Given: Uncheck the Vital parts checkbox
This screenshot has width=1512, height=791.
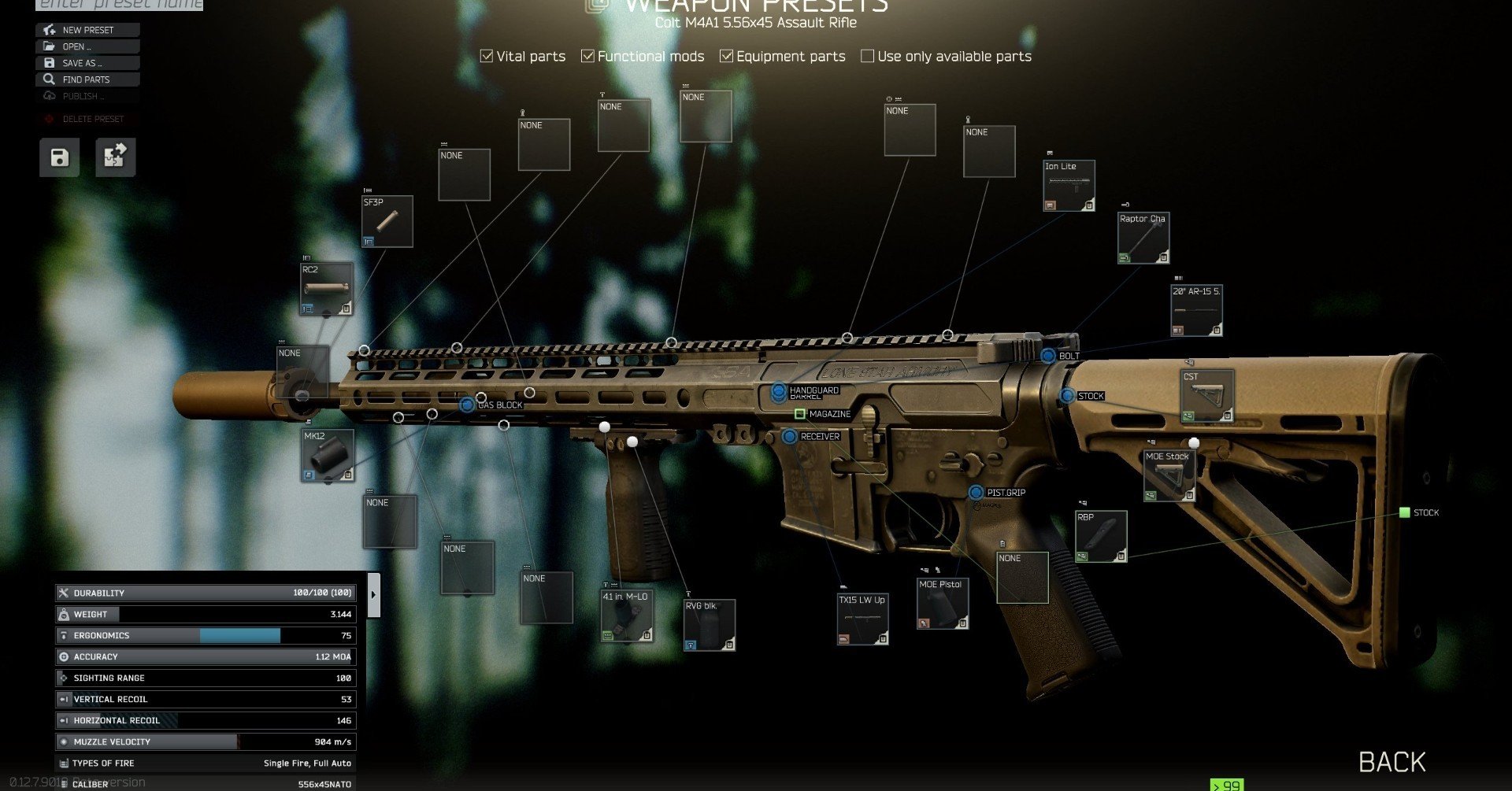Looking at the screenshot, I should pos(485,55).
